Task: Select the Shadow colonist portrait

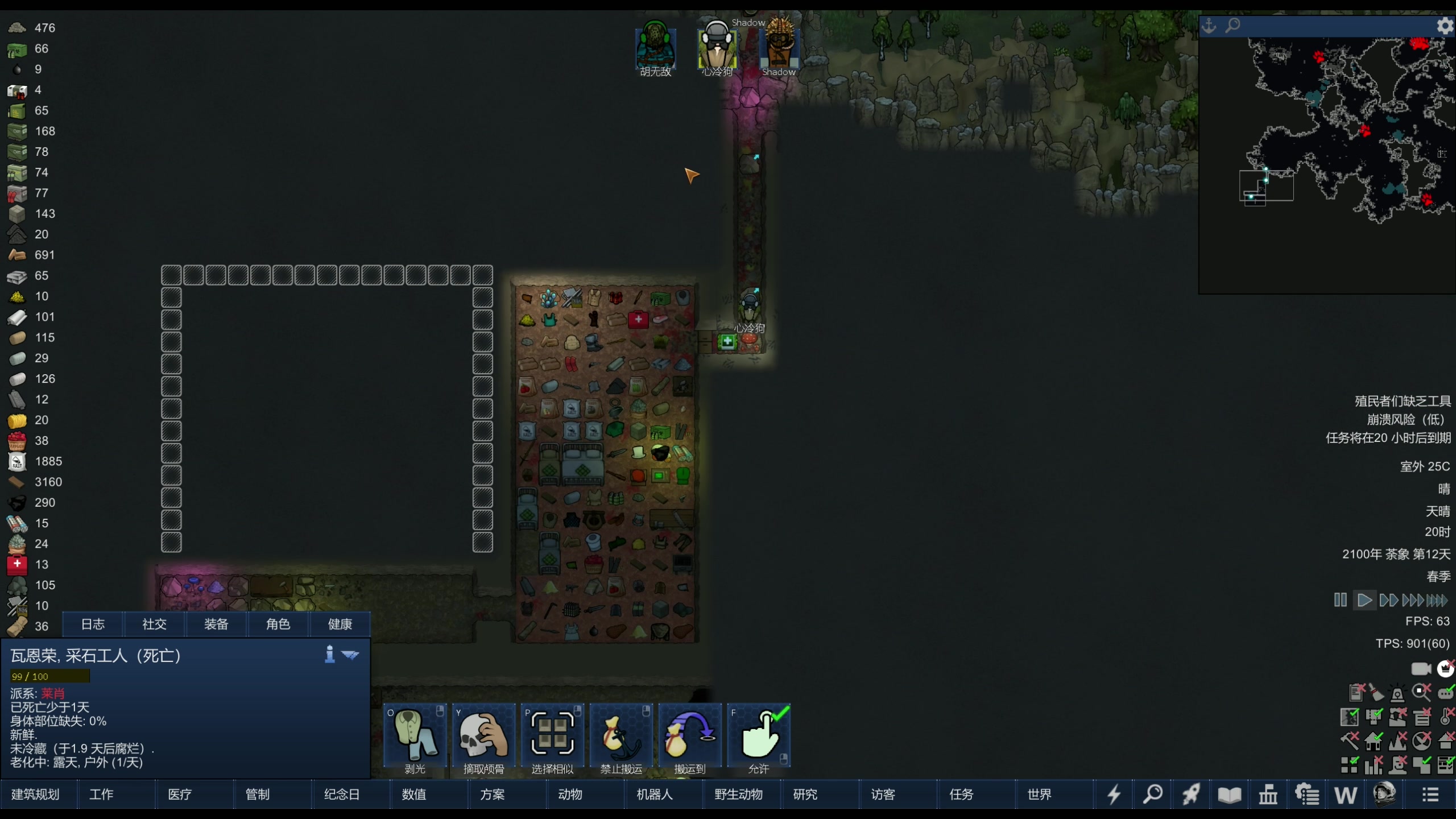Action: click(x=779, y=48)
